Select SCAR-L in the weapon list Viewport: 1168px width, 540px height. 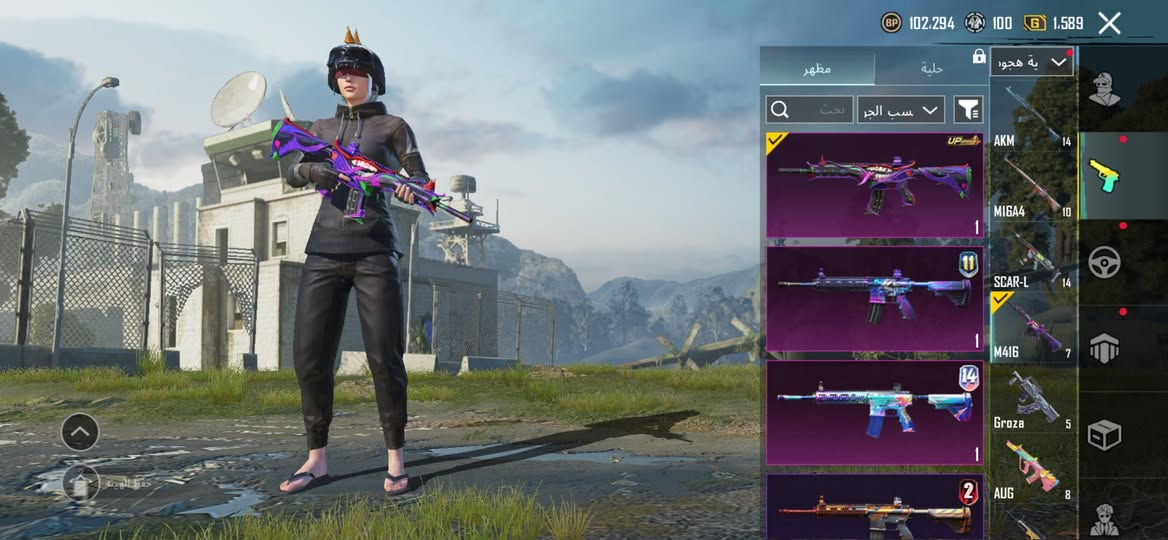(x=1033, y=258)
